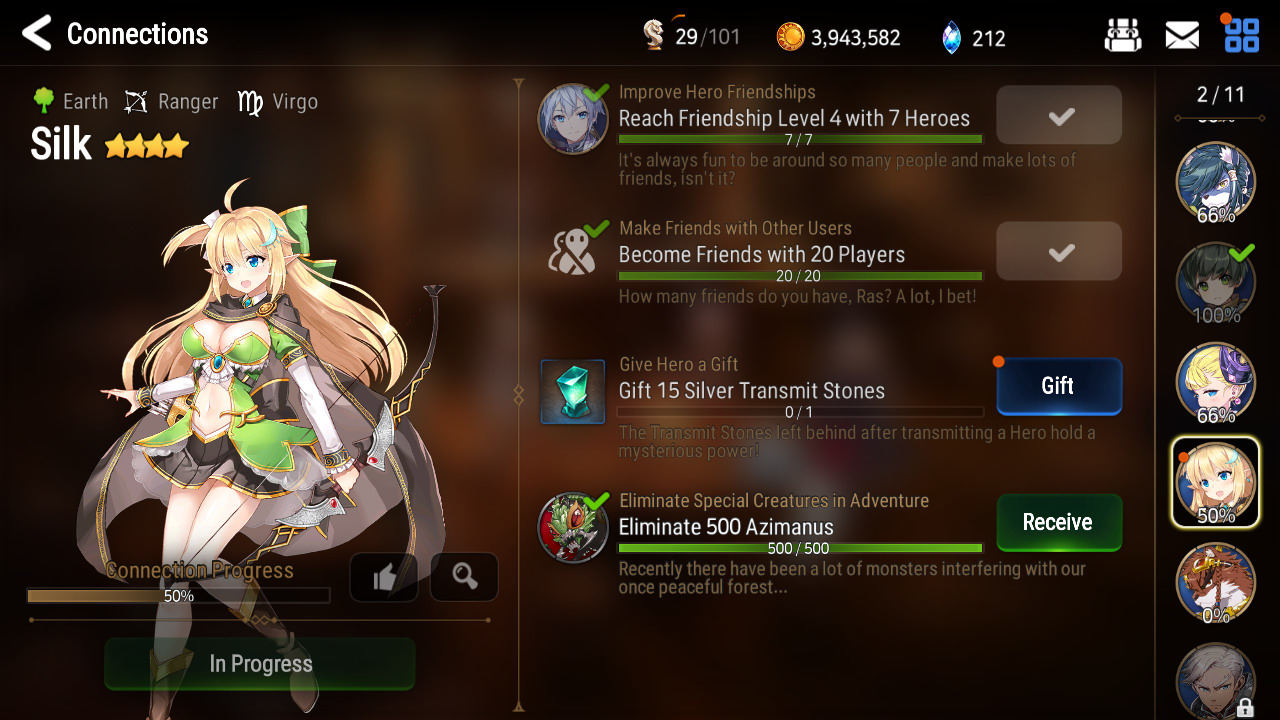The image size is (1280, 720).
Task: Select the currently highlighted Silk portrait
Action: pyautogui.click(x=1215, y=482)
